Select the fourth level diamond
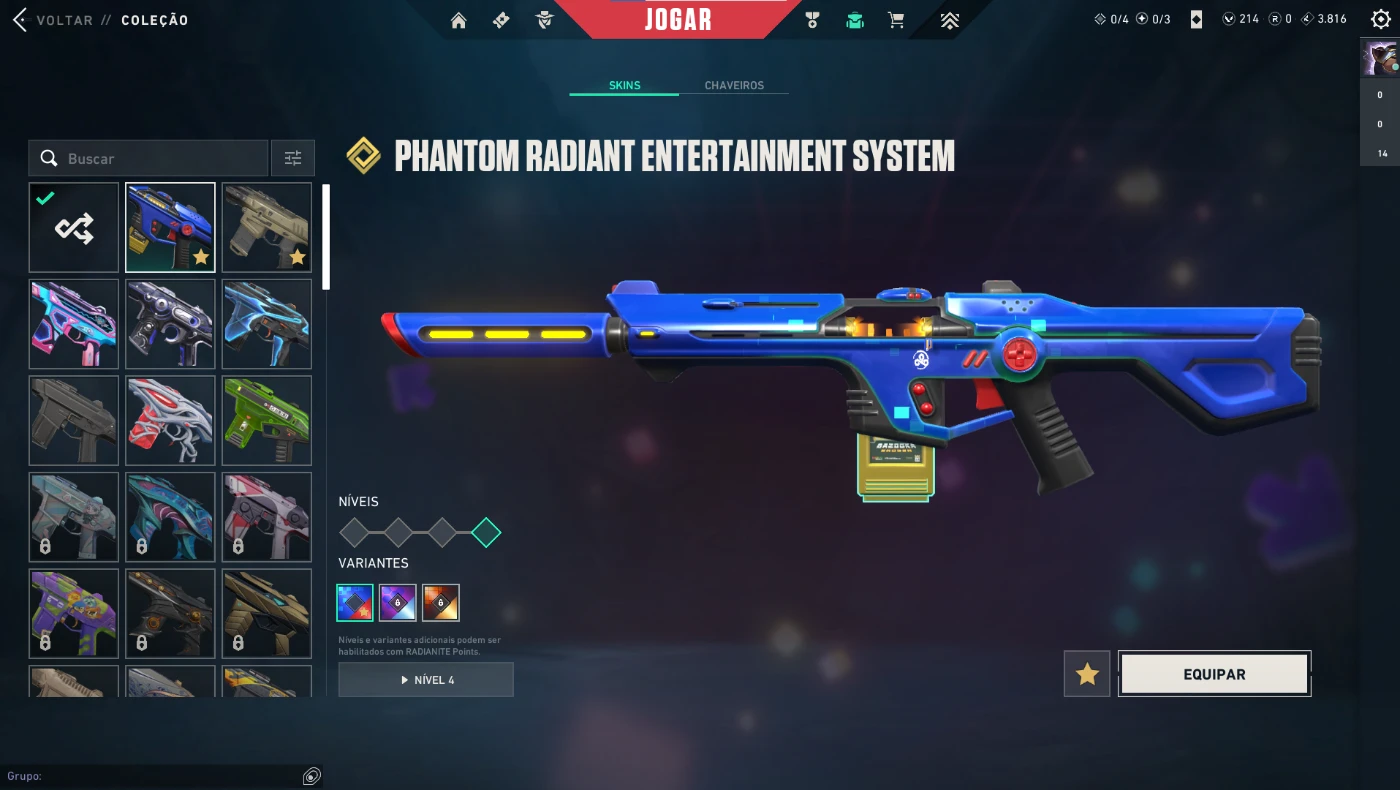Screen dimensions: 1400x790 [x=486, y=532]
